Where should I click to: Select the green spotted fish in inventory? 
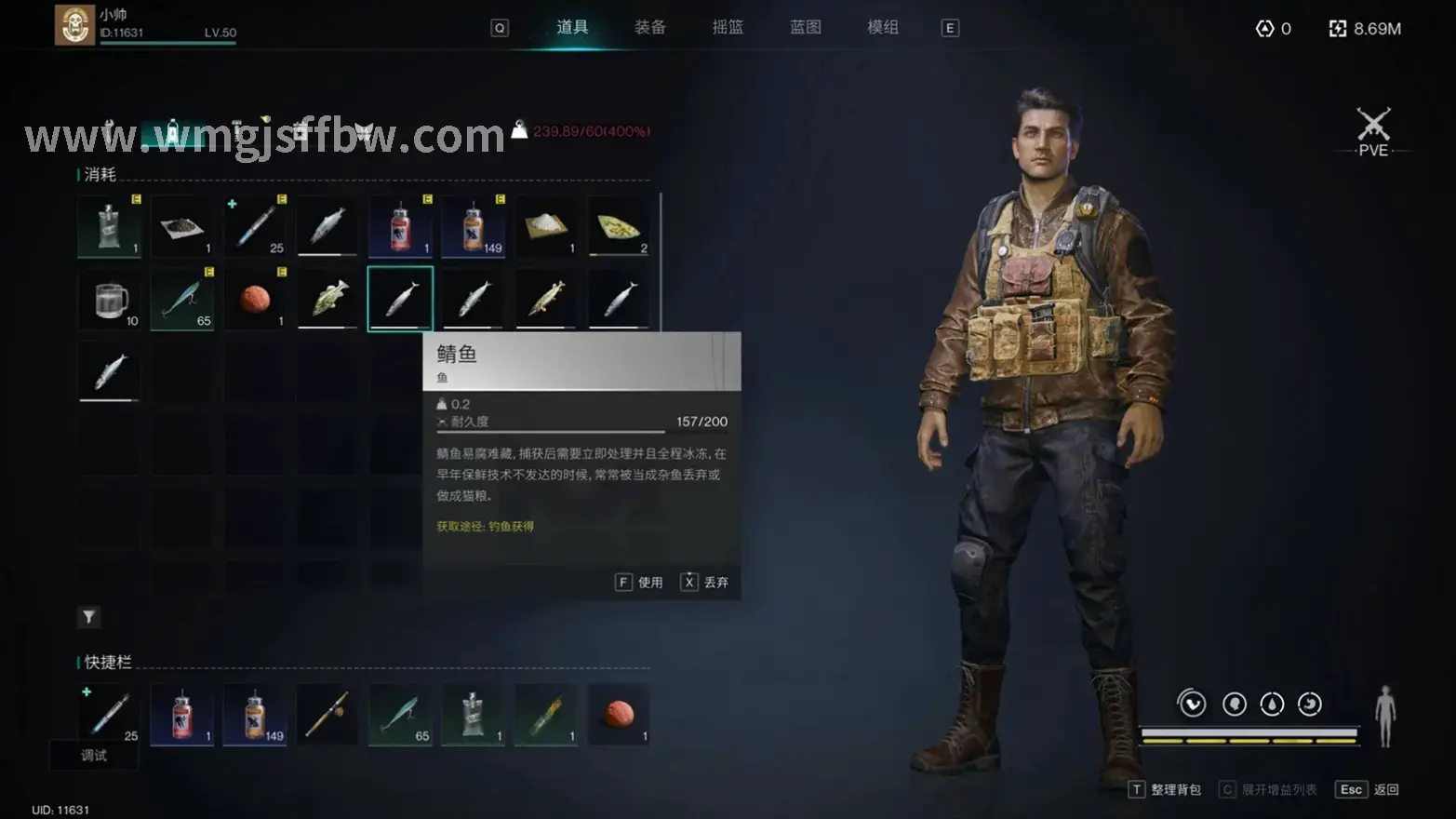(327, 300)
